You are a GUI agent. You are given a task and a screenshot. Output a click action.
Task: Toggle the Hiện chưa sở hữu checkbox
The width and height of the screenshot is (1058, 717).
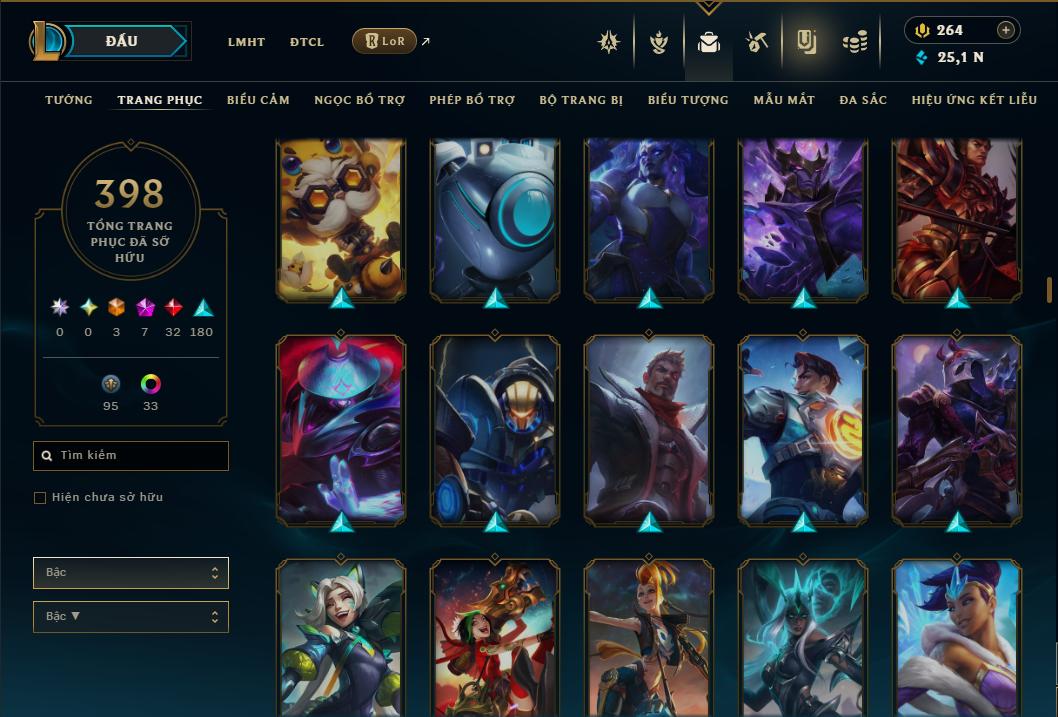40,498
